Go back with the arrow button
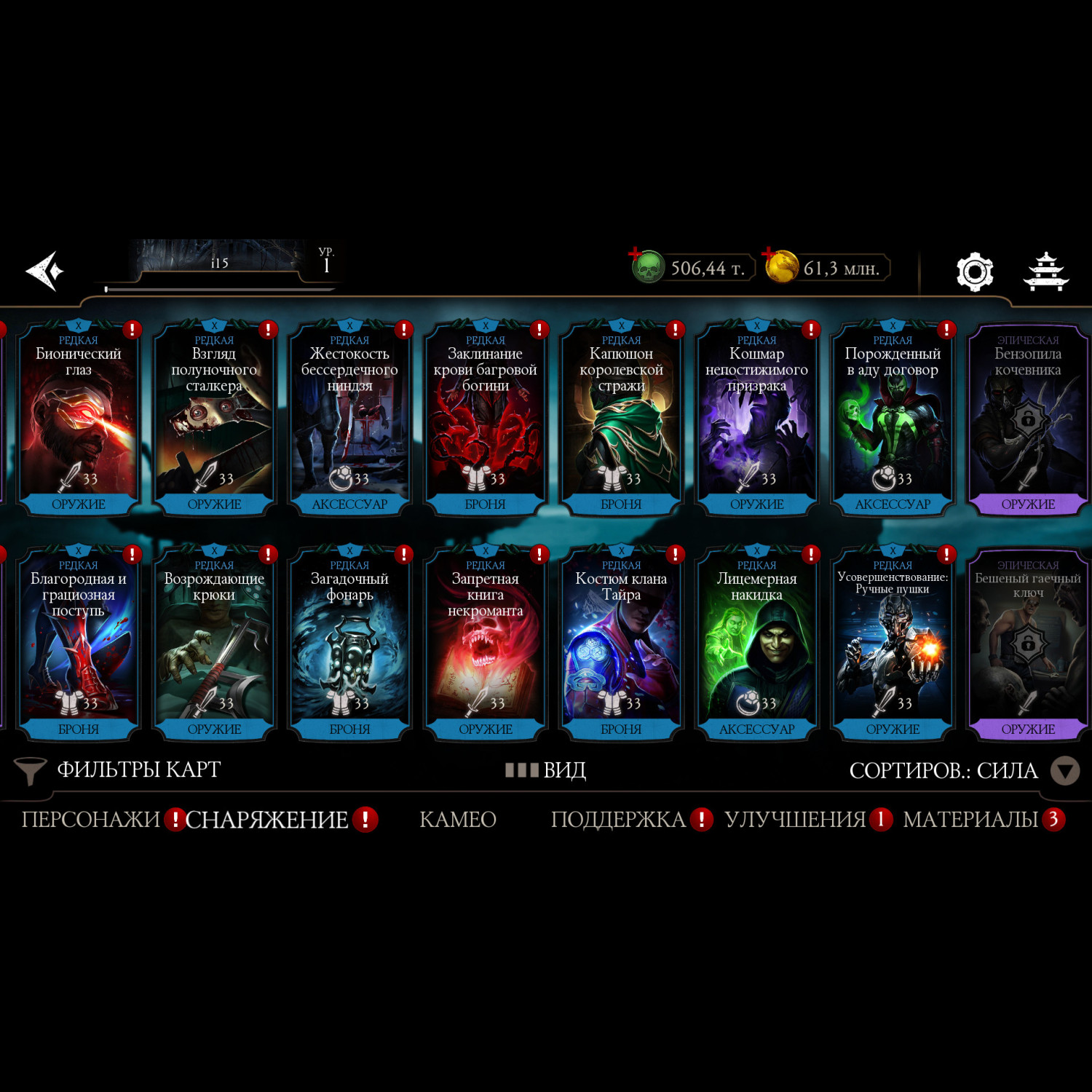Image resolution: width=1092 pixels, height=1092 pixels. [45, 272]
